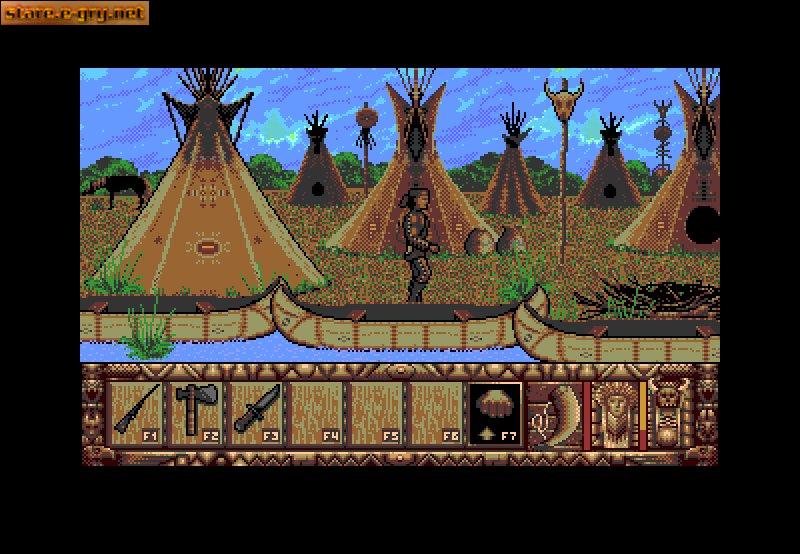Click the horned skull totem icon
This screenshot has height=554, width=800.
point(667,412)
